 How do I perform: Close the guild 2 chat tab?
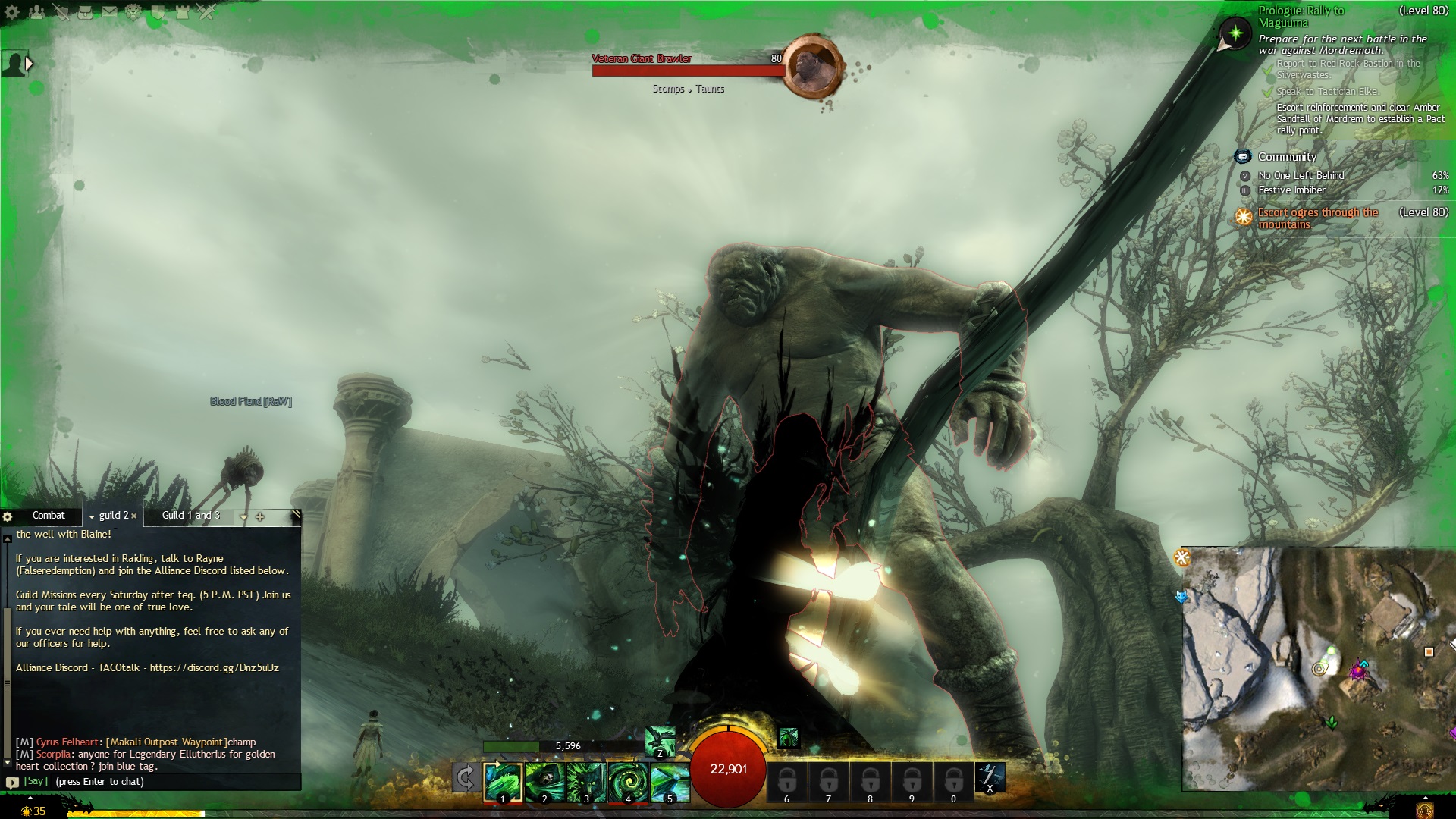click(x=134, y=516)
